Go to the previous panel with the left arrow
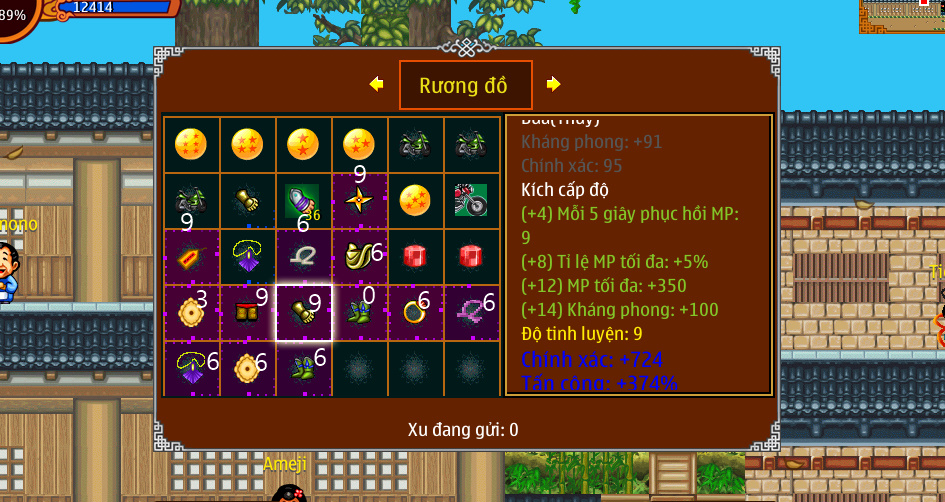 click(x=376, y=84)
